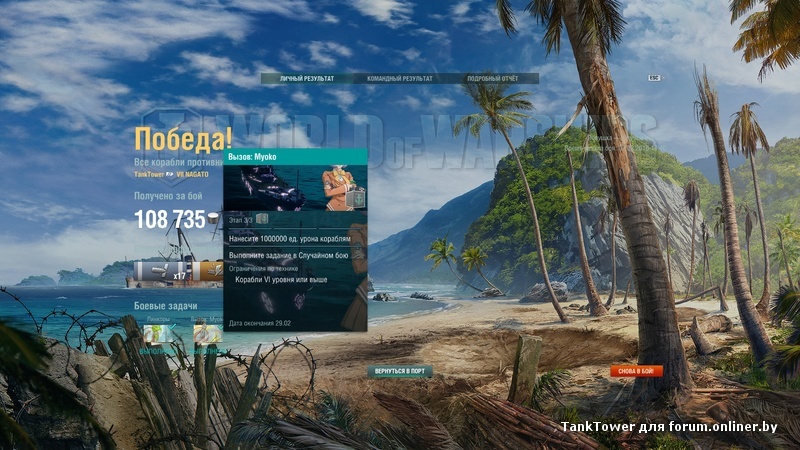800x450 pixels.
Task: Start another battle with Снова в бой
Action: (x=636, y=371)
